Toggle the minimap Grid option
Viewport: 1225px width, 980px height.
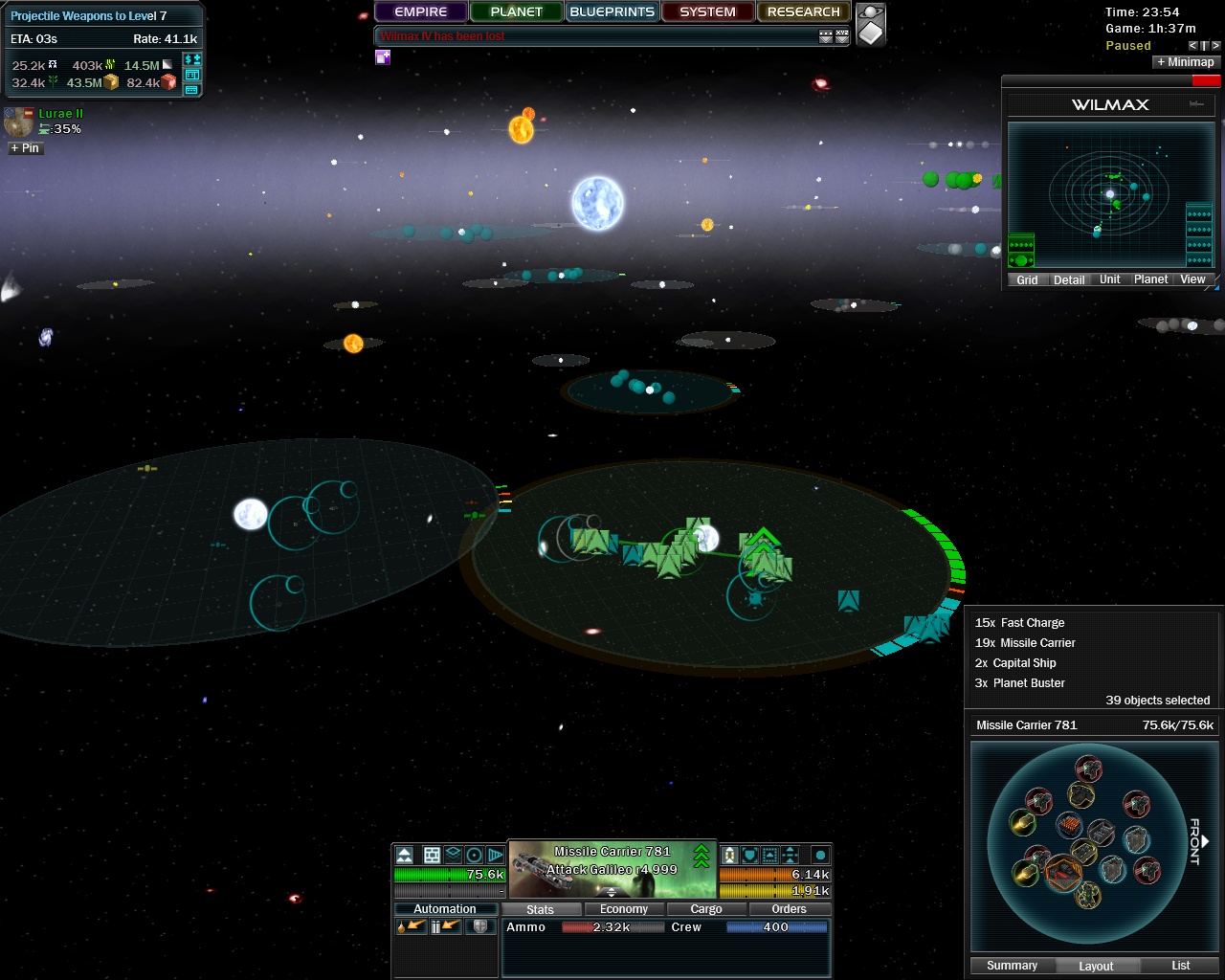tap(1027, 280)
